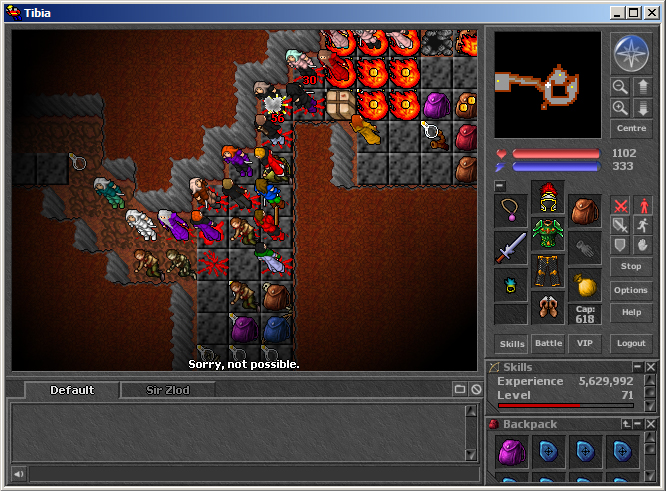Image resolution: width=666 pixels, height=491 pixels.
Task: Select the purple backpack in Backpack container
Action: tap(512, 452)
